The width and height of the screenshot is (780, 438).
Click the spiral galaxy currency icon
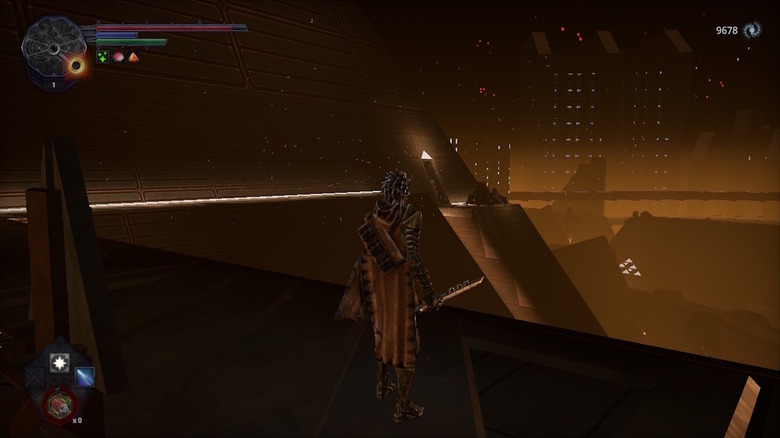pyautogui.click(x=751, y=31)
